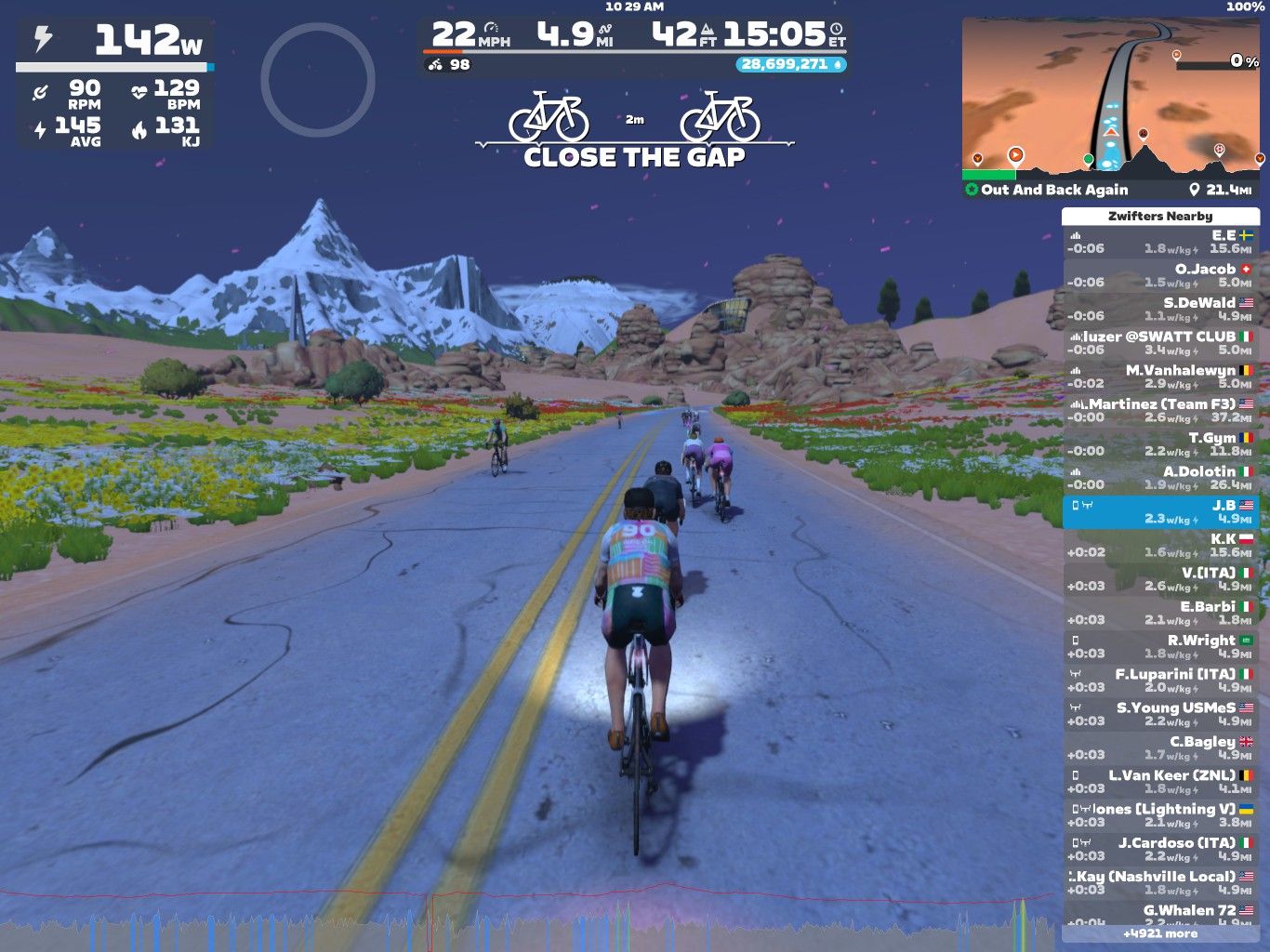The height and width of the screenshot is (952, 1270).
Task: Choose L.Van Keer (ZNL) rider row
Action: 1160,782
